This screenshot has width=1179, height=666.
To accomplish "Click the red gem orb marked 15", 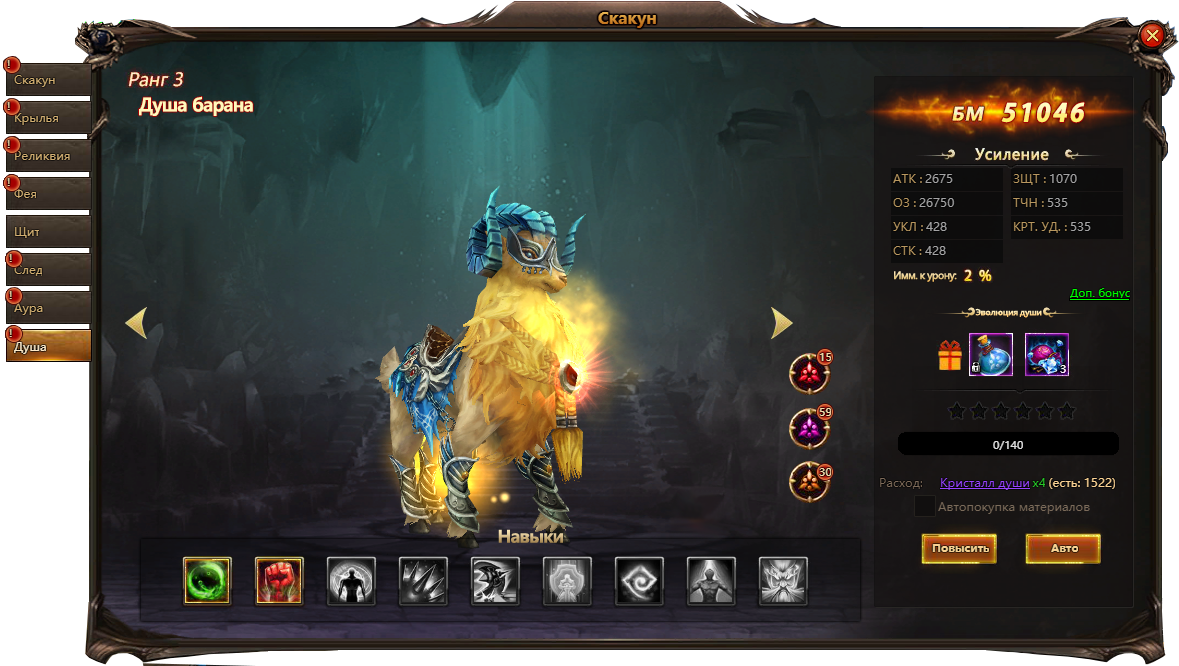I will 809,374.
